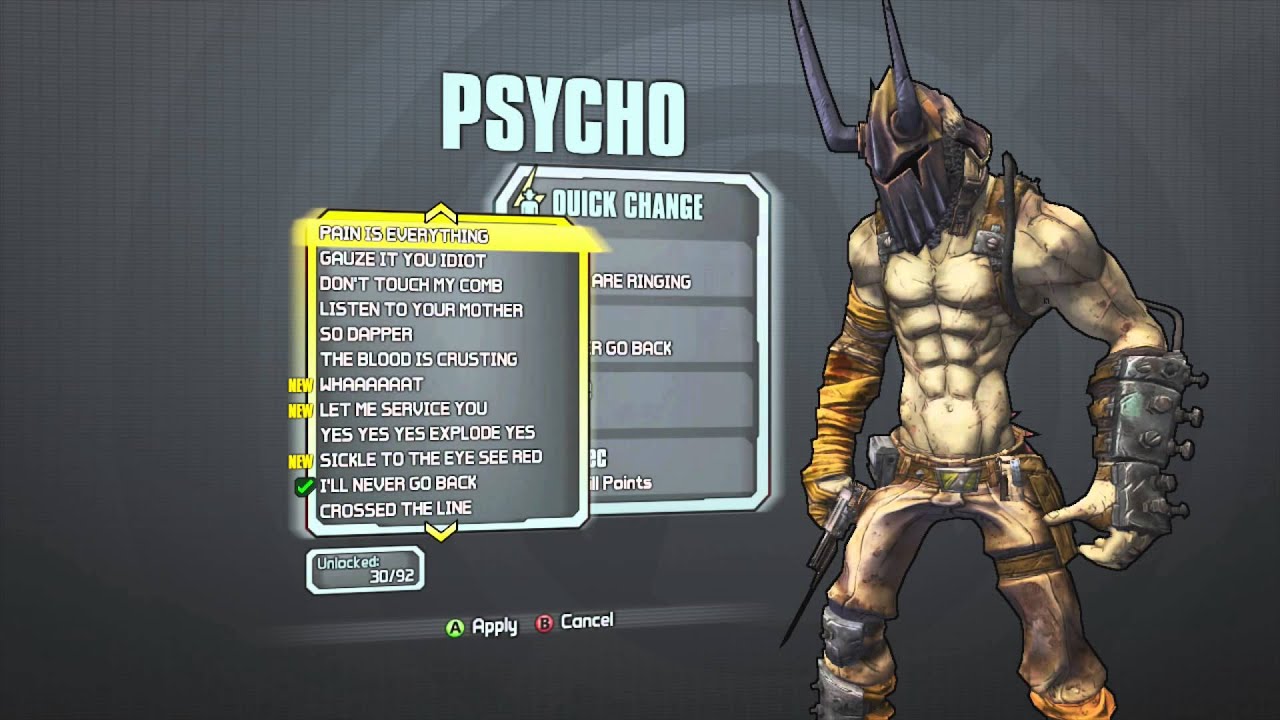Select The Blood Is Crusting entry

point(418,359)
